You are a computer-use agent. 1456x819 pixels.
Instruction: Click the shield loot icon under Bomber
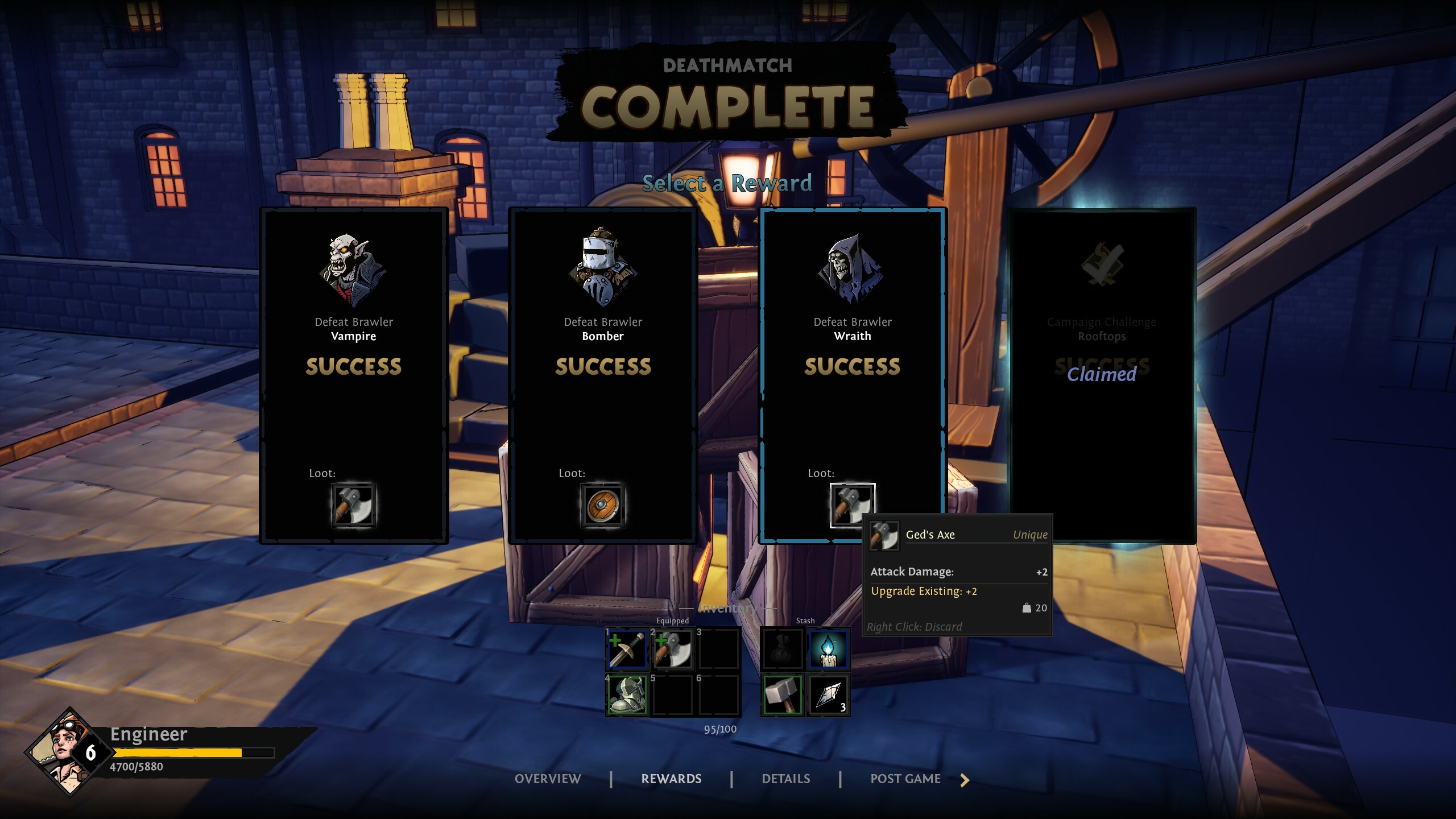pyautogui.click(x=603, y=506)
